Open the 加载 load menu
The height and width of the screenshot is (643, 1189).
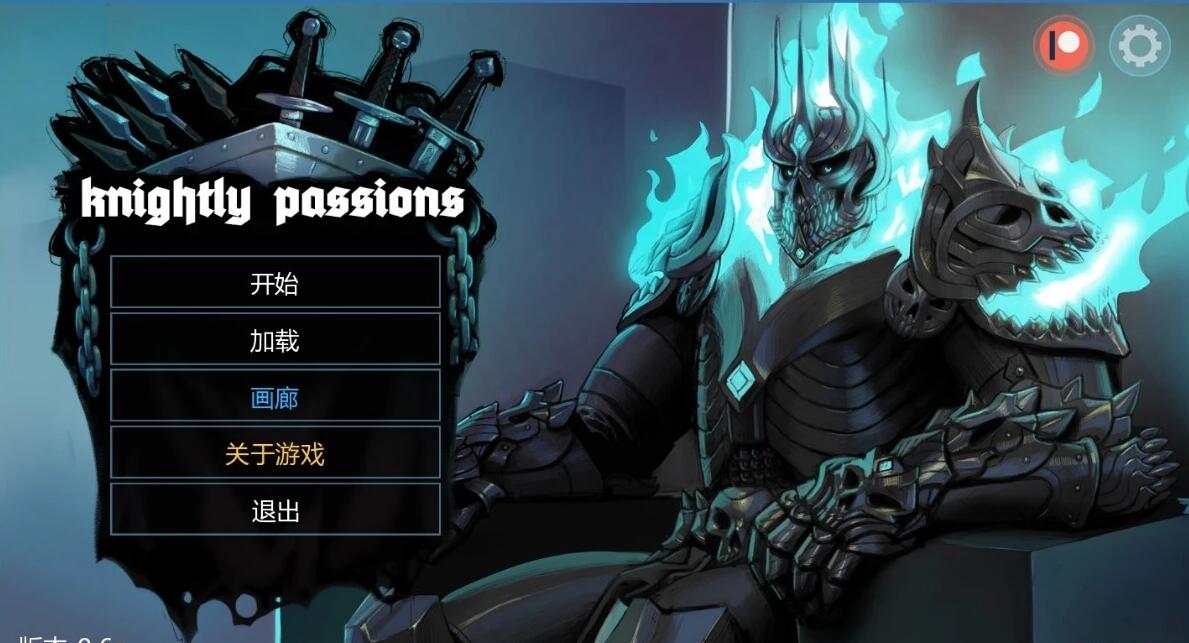pos(275,340)
